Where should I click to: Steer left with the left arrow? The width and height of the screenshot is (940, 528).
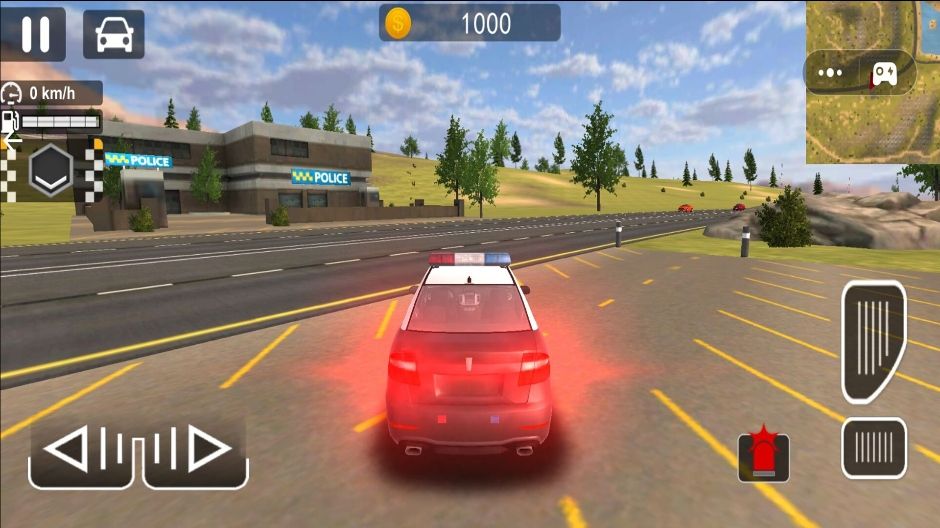(82, 450)
